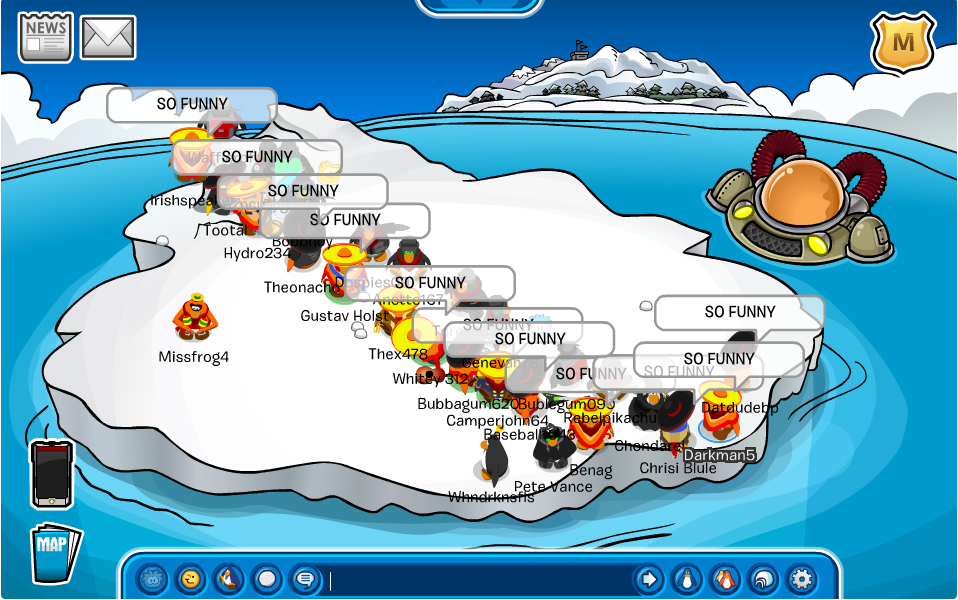The width and height of the screenshot is (958, 600).
Task: Open the News newspaper
Action: coord(45,38)
